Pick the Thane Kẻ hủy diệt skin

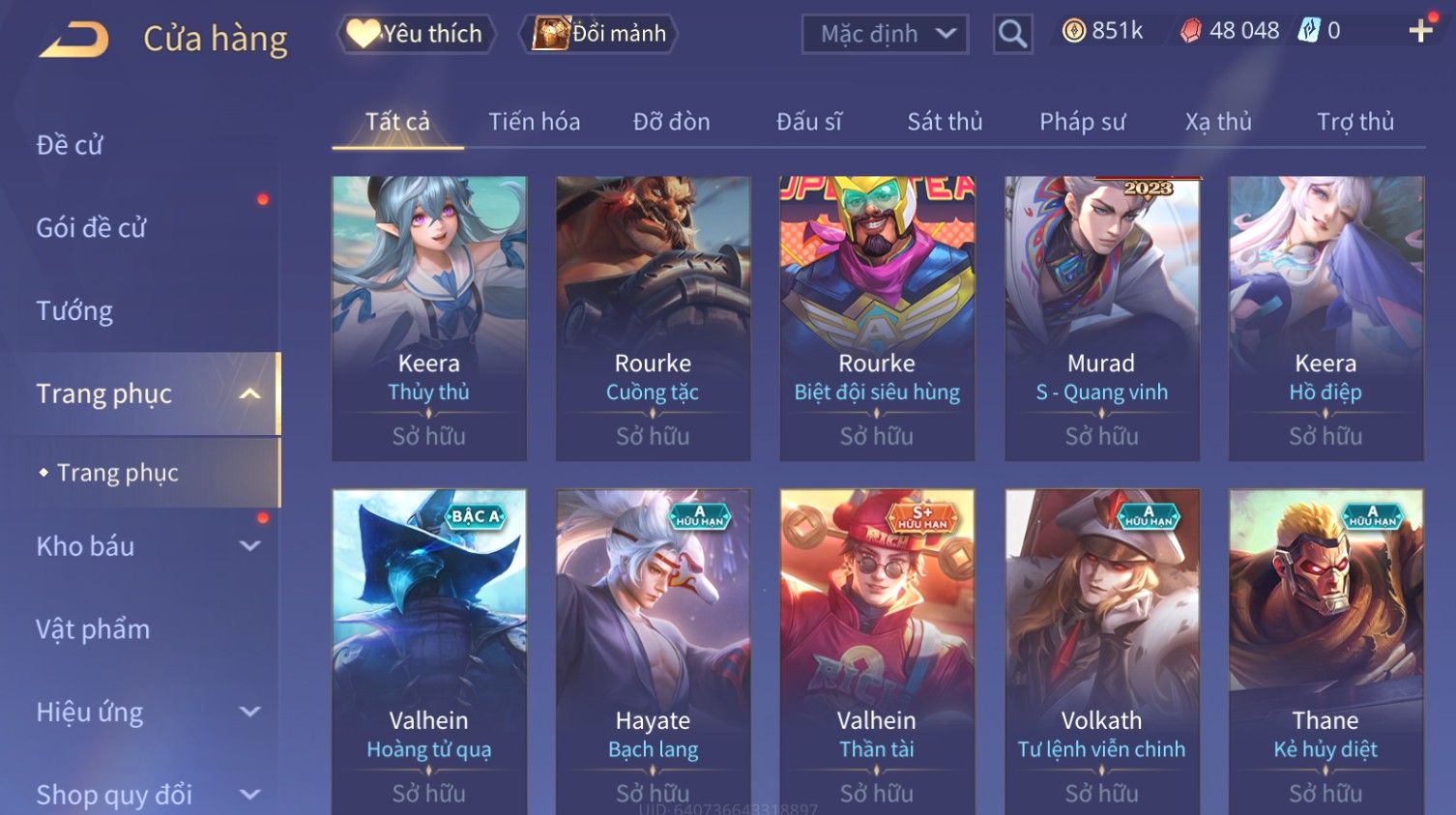pos(1325,648)
